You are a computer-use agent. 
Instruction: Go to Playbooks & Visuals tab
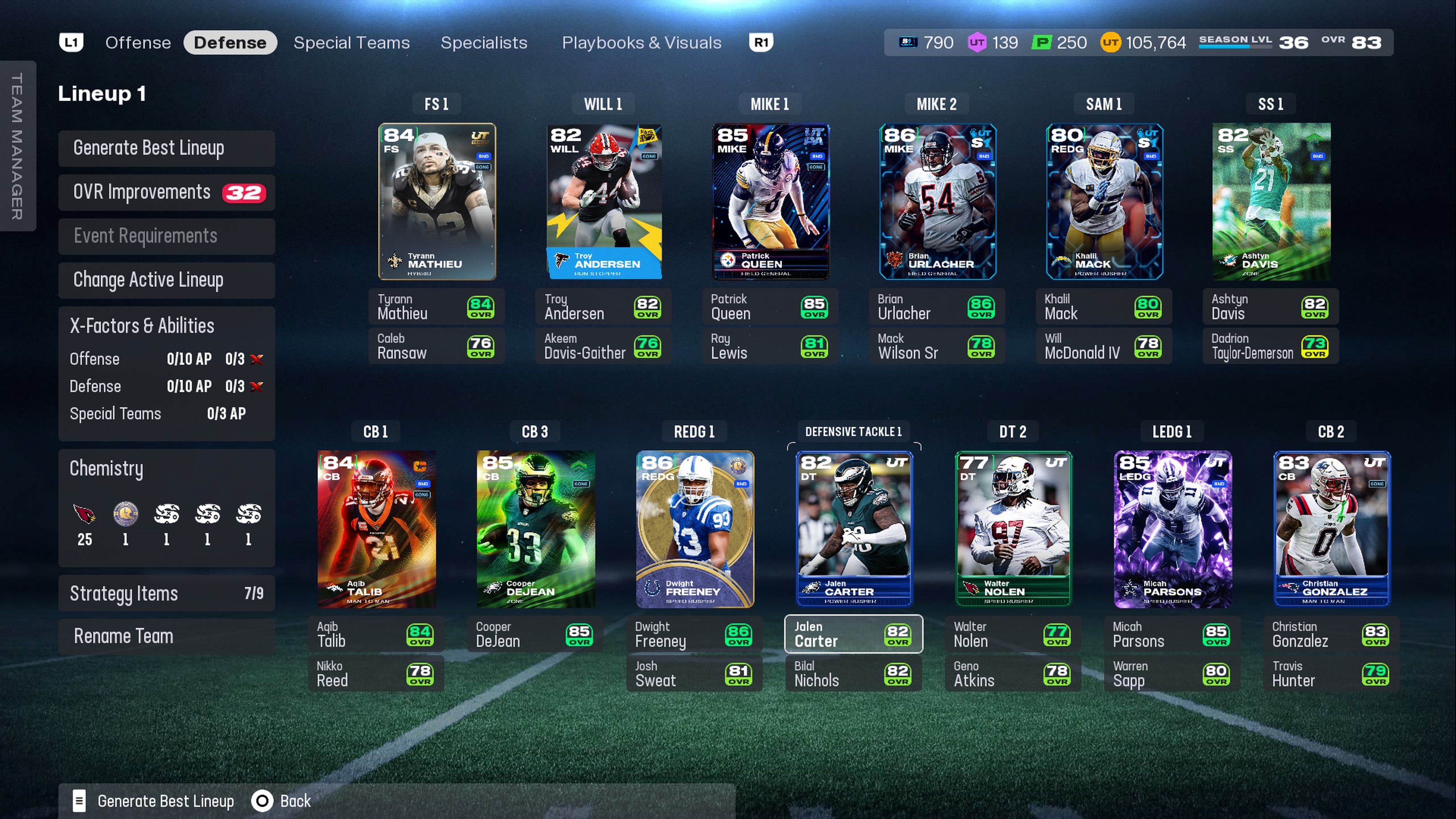pos(641,42)
